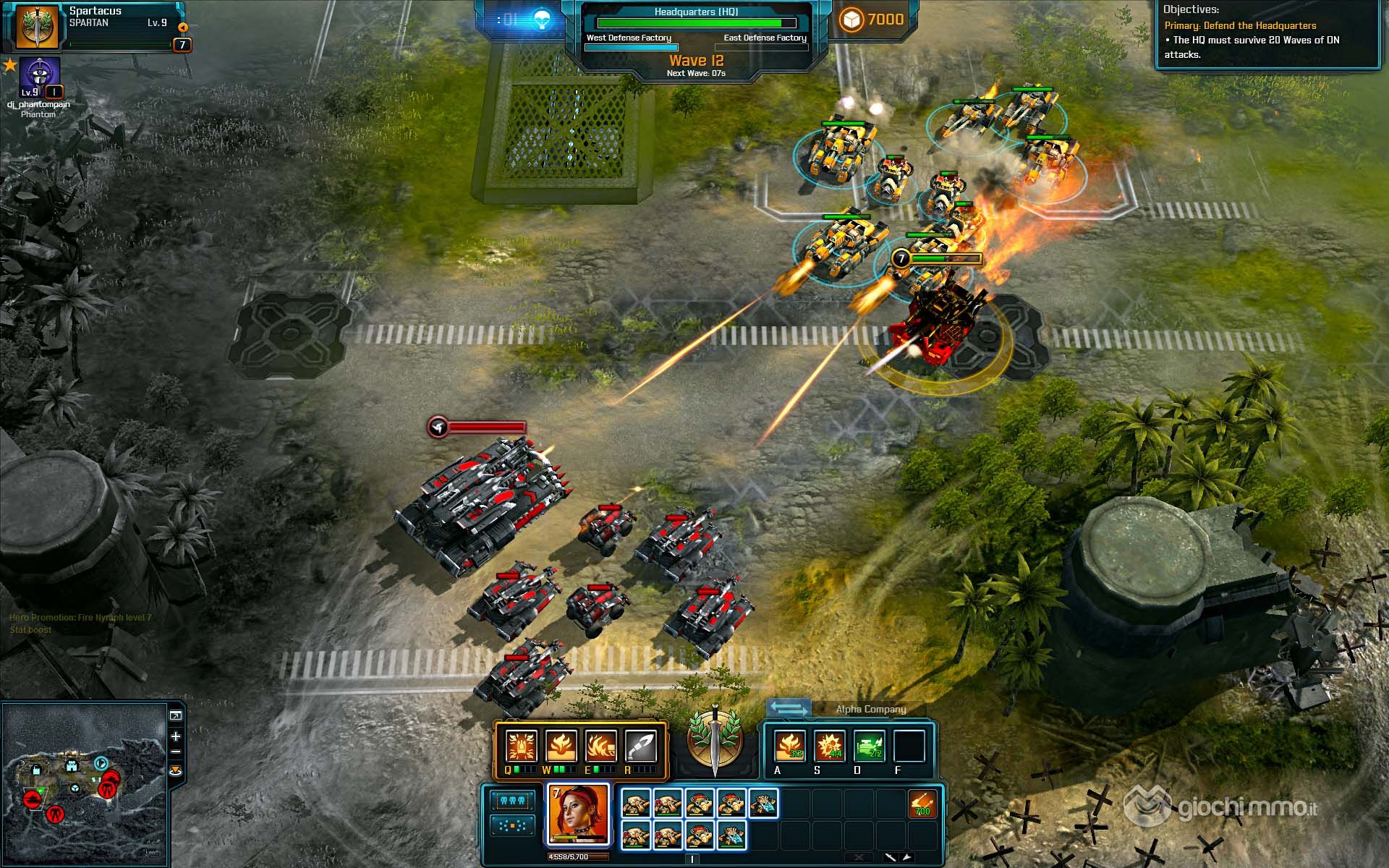Activate the Q hero ability
This screenshot has height=868, width=1389.
520,746
